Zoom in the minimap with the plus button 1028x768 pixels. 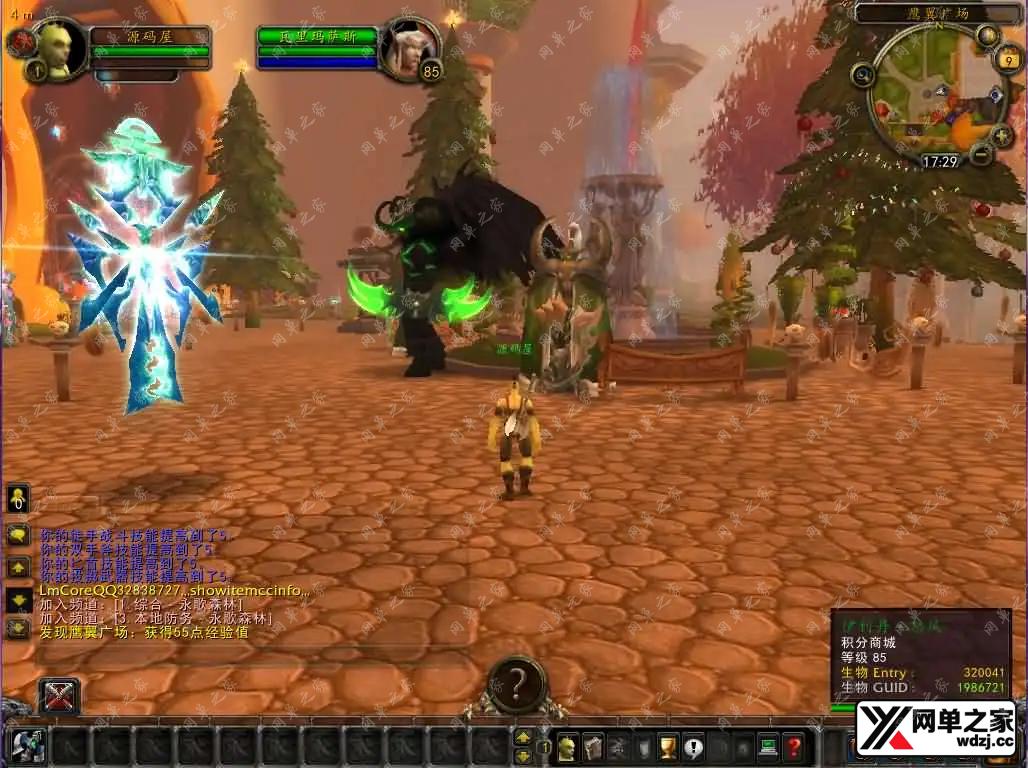[1001, 136]
